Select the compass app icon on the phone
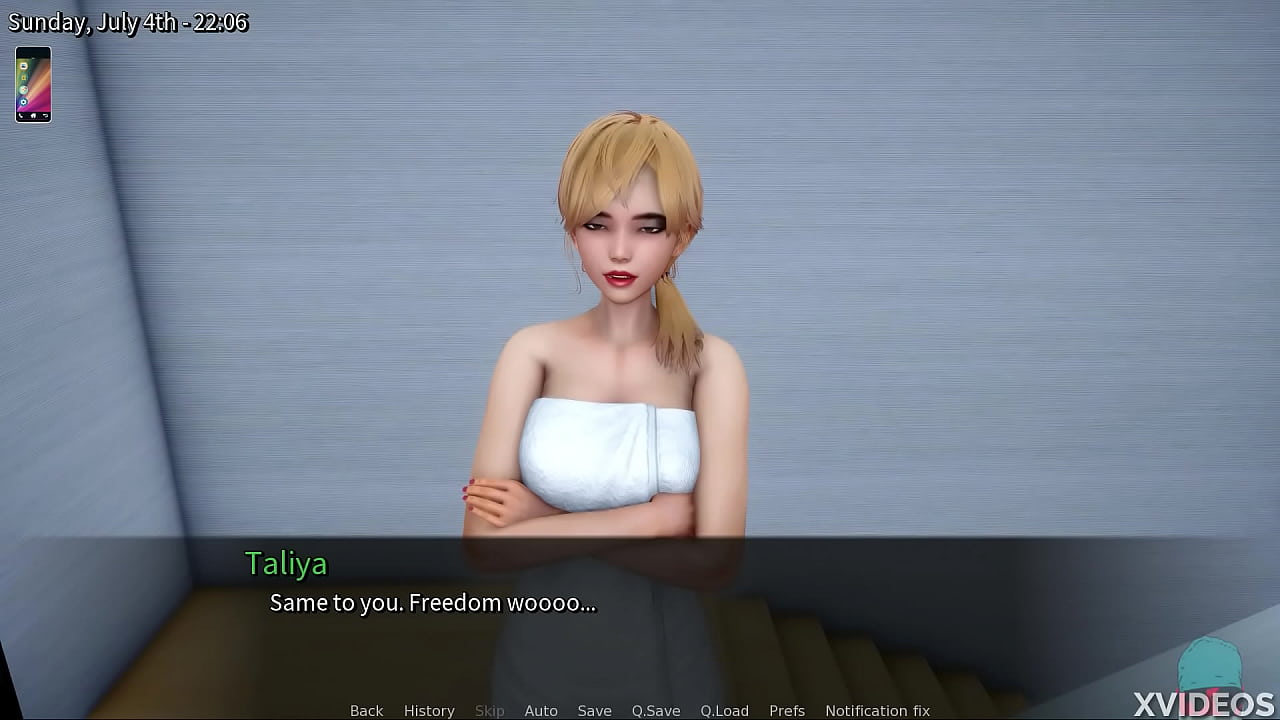This screenshot has height=720, width=1280. (23, 90)
